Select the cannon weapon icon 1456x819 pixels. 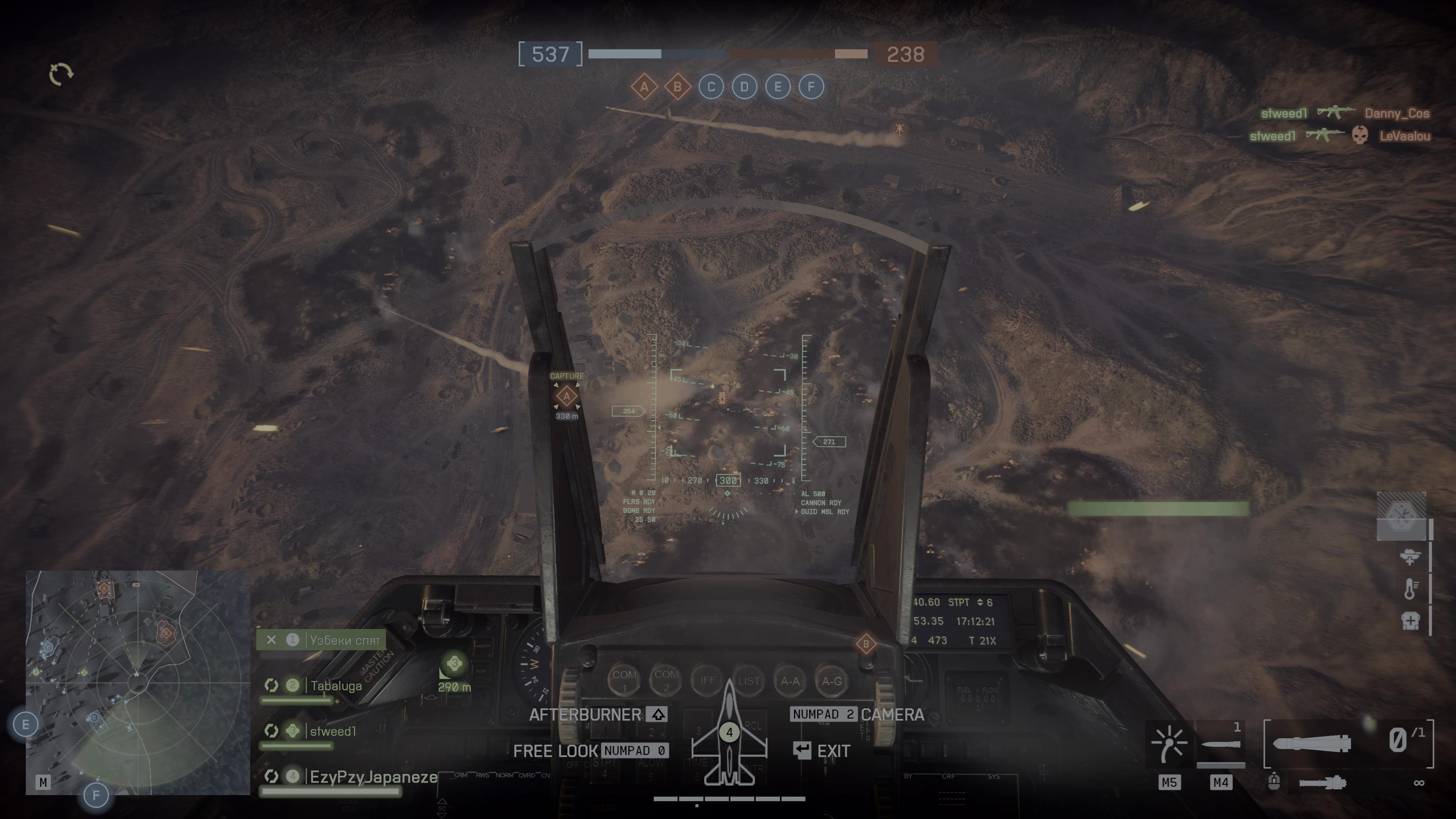1323,783
